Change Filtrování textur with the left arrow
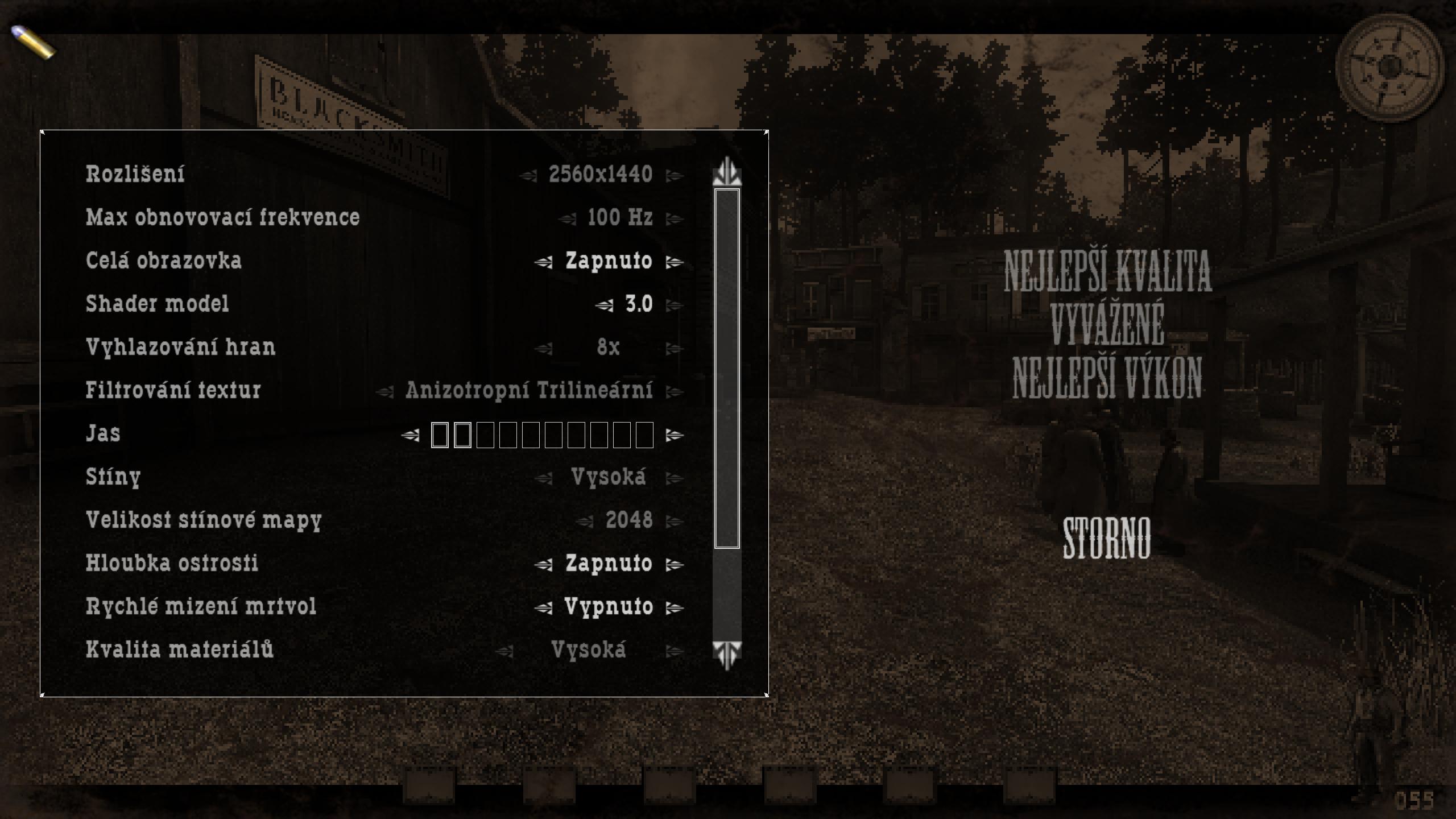The image size is (1456, 819). 384,392
